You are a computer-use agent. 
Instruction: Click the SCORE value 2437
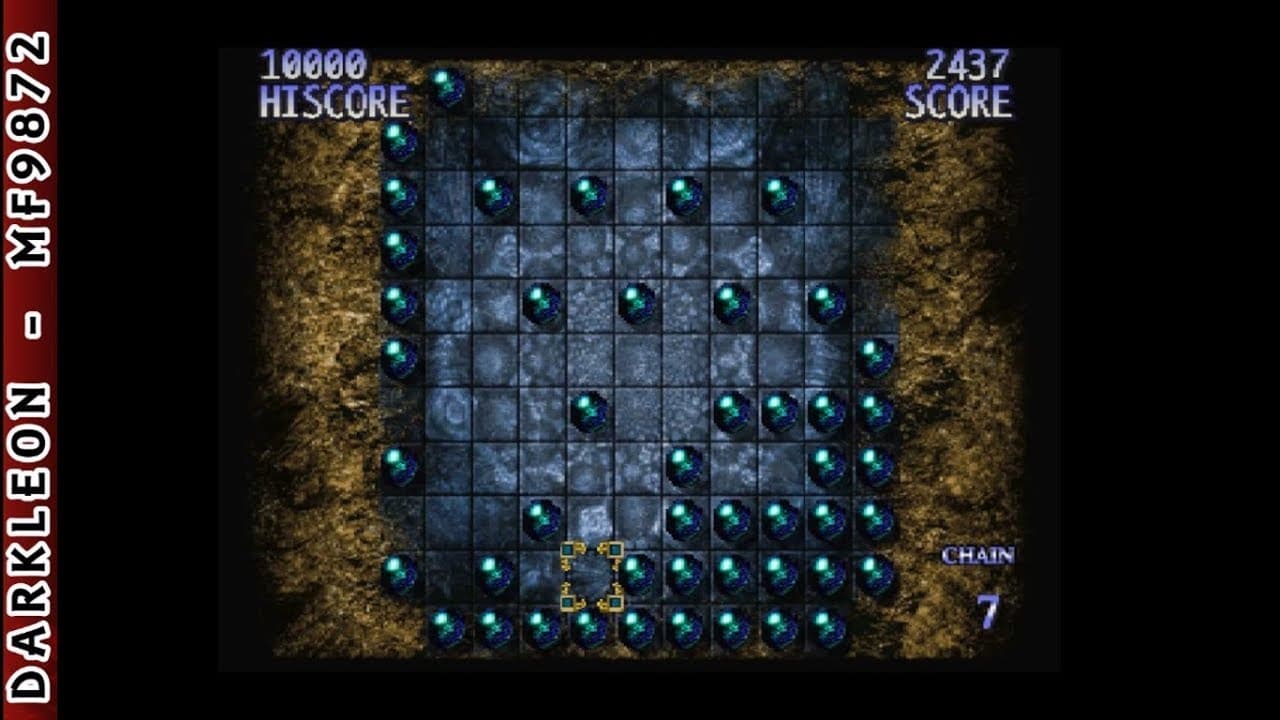tap(968, 63)
